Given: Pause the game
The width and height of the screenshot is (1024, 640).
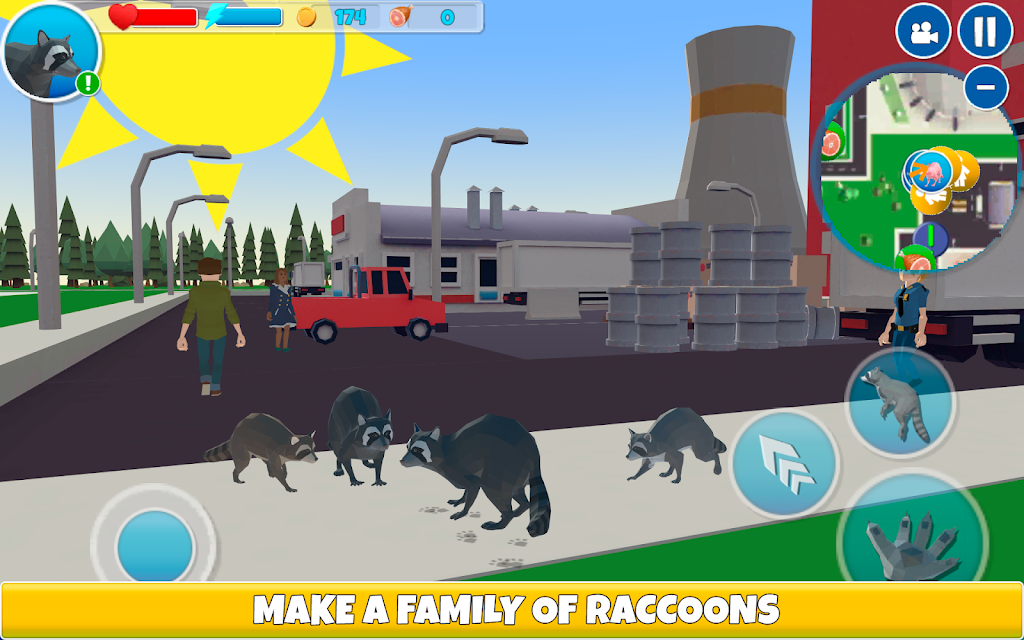Looking at the screenshot, I should coord(985,31).
